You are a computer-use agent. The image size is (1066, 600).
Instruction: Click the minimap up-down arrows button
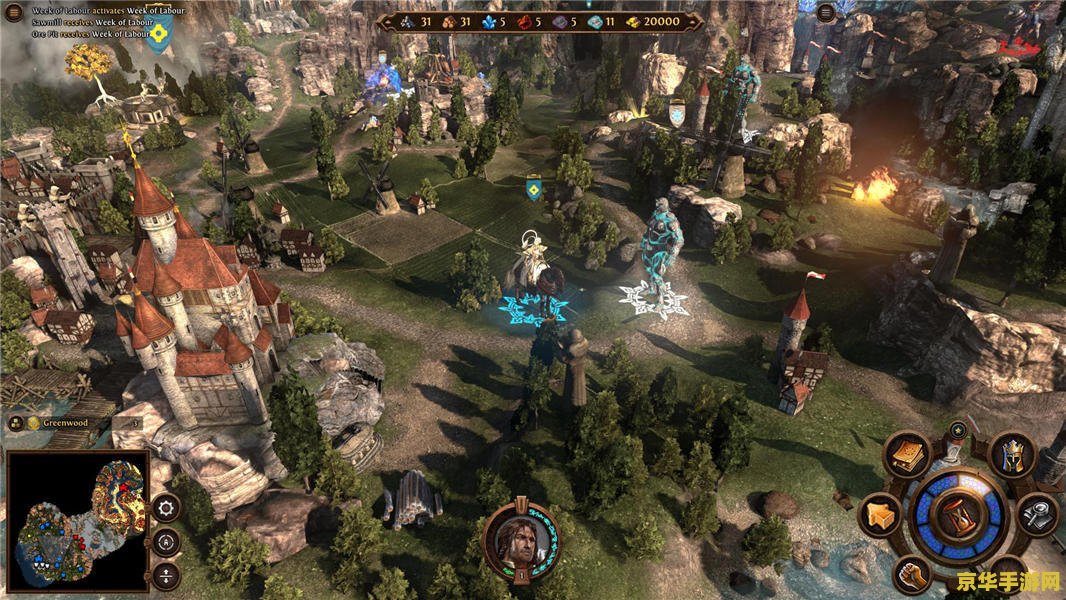point(165,576)
